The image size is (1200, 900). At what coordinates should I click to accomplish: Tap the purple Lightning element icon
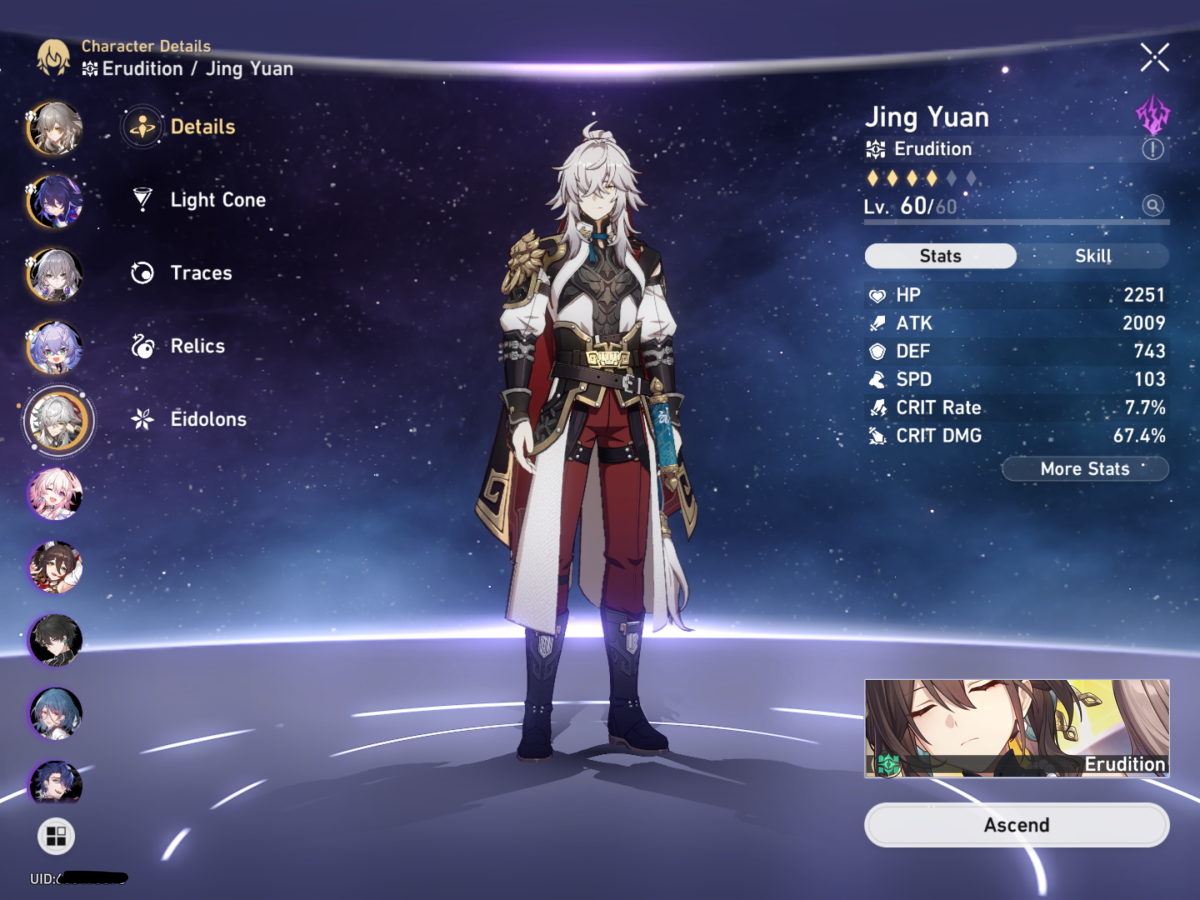1153,116
